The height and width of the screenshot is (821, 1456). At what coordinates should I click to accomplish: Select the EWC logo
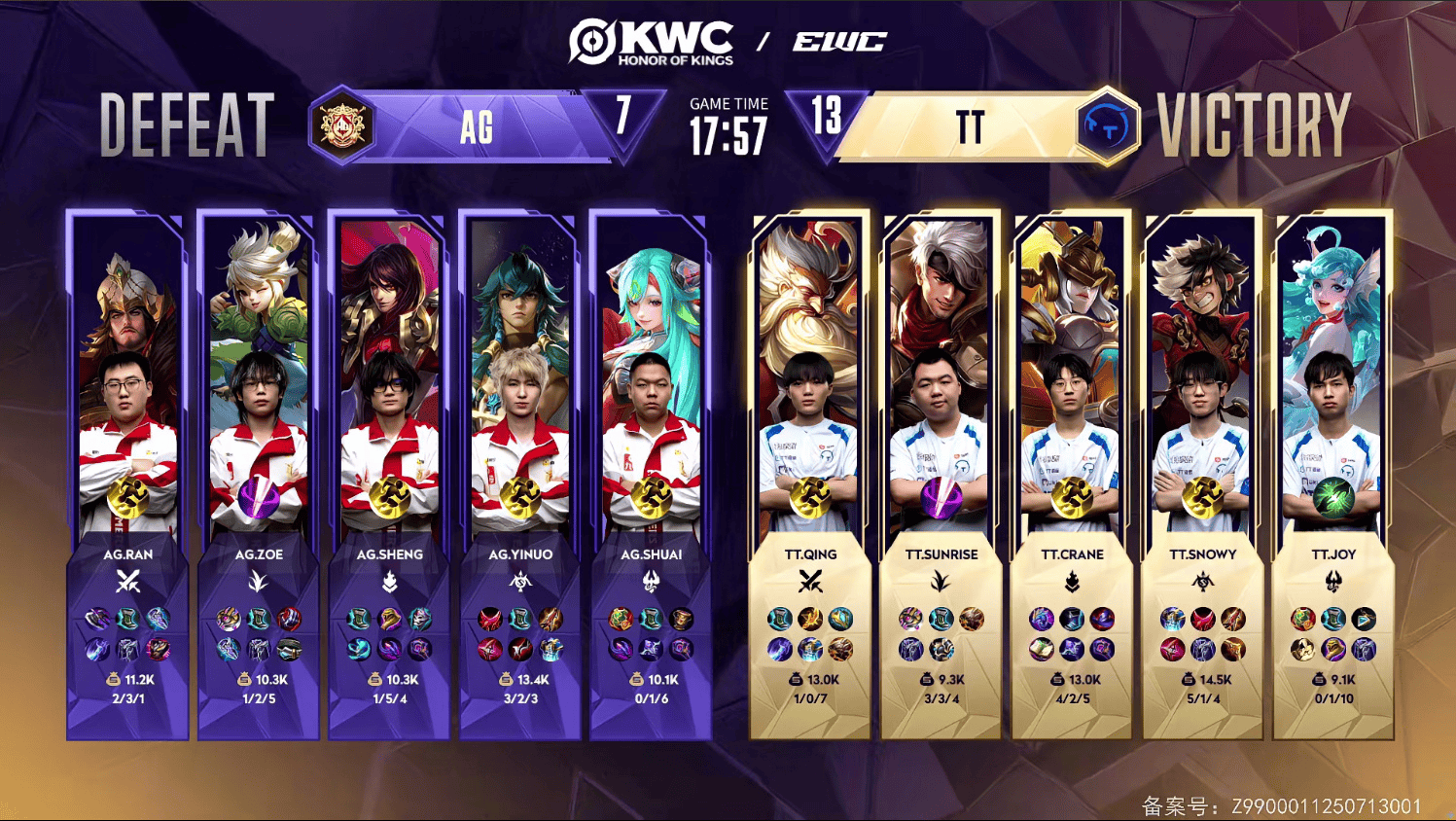click(x=839, y=42)
